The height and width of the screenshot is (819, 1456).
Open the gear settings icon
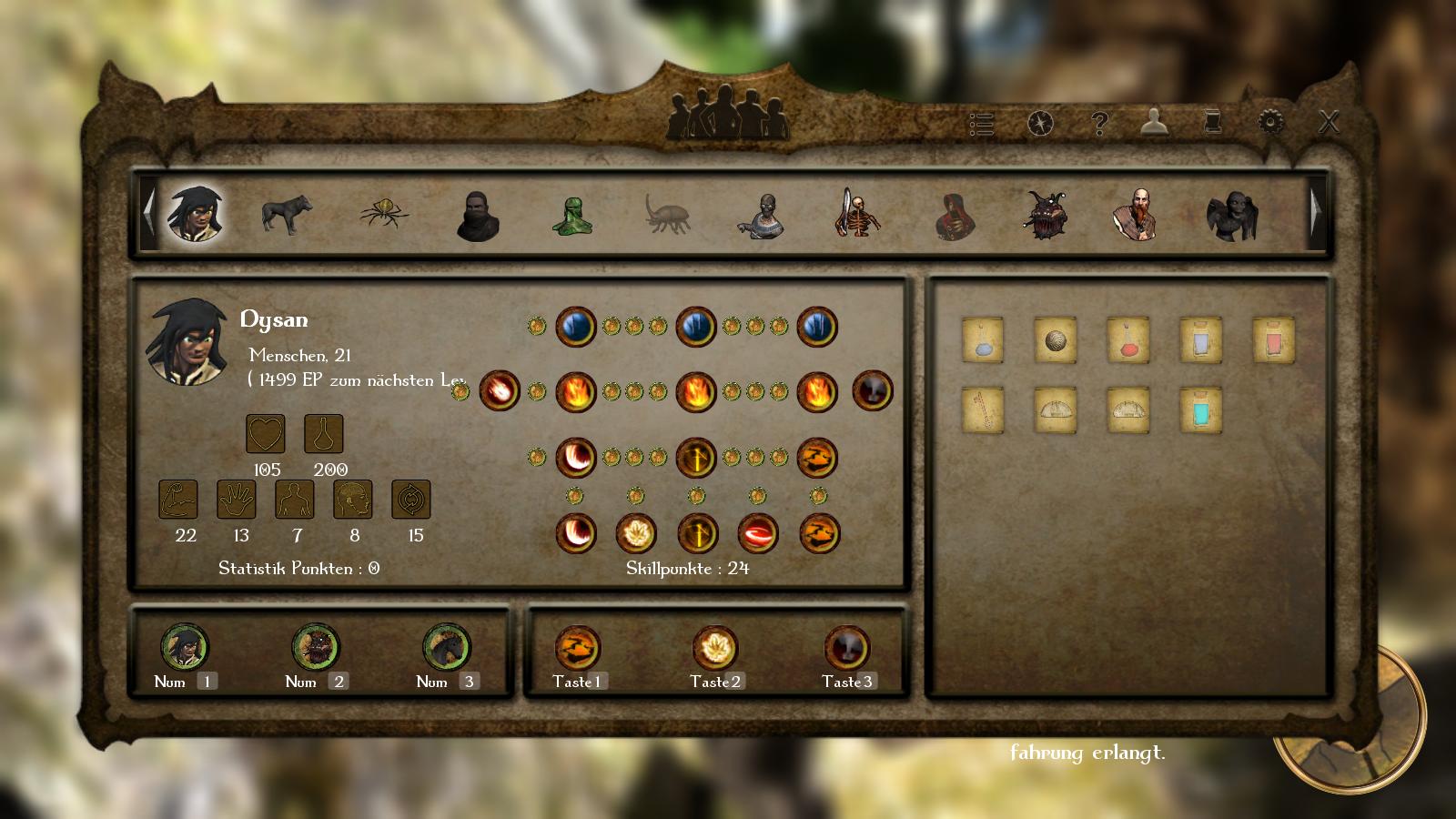coord(1270,122)
